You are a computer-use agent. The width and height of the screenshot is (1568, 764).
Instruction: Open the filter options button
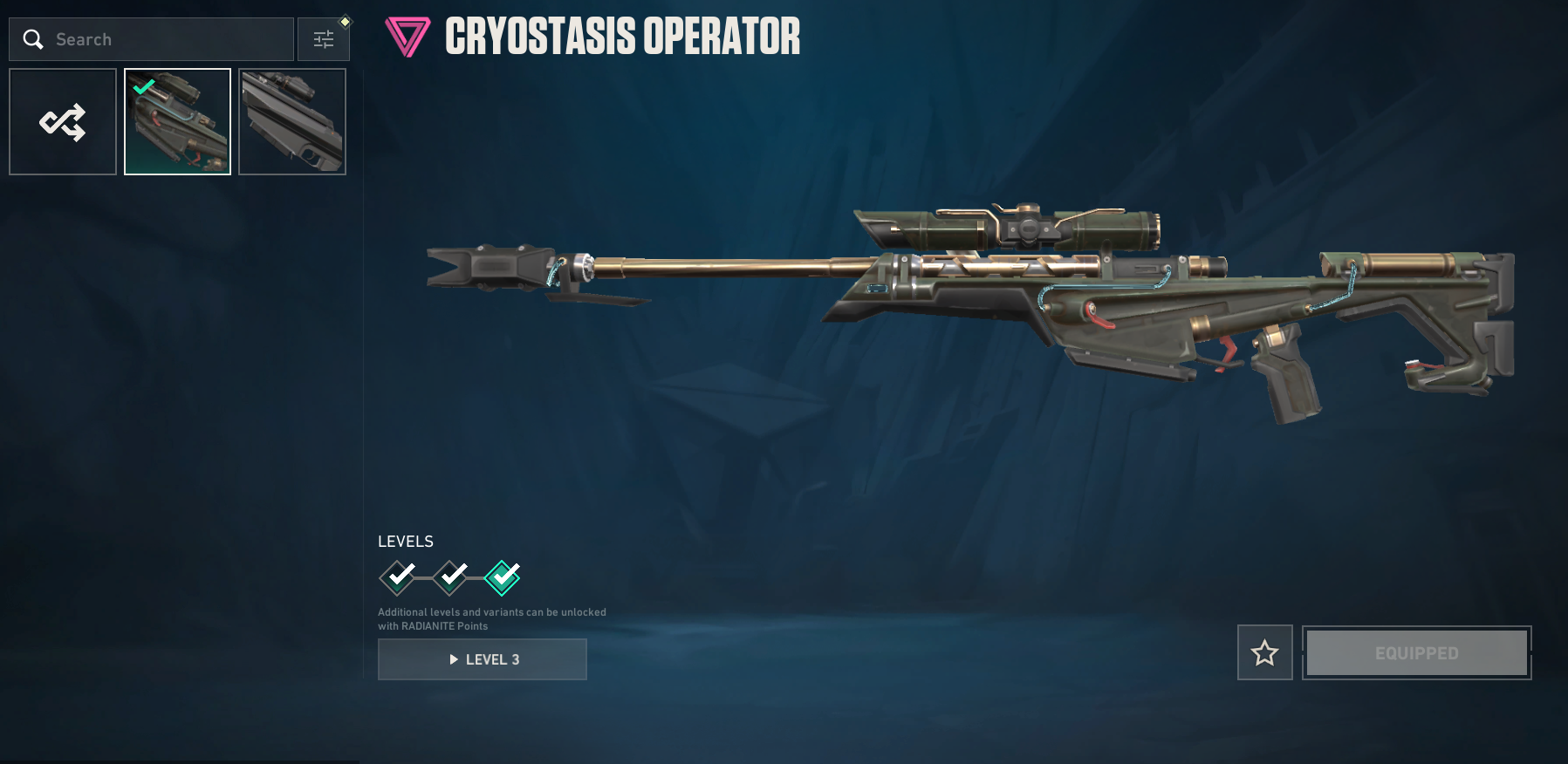pos(324,39)
